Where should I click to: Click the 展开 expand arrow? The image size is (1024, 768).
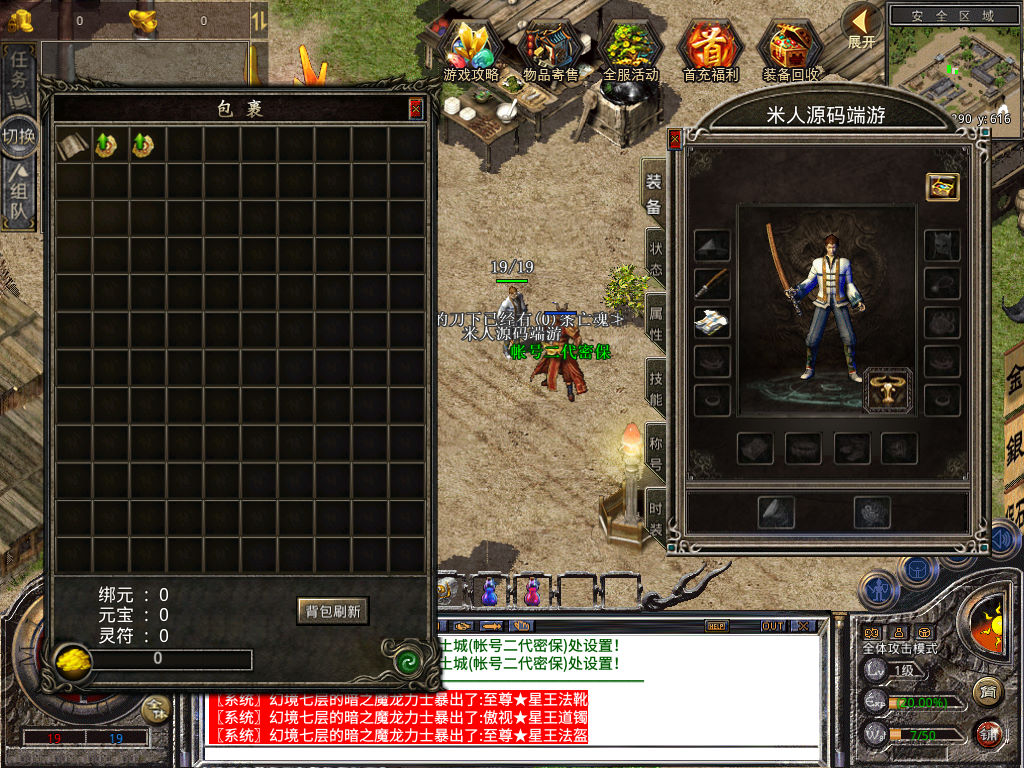[861, 25]
